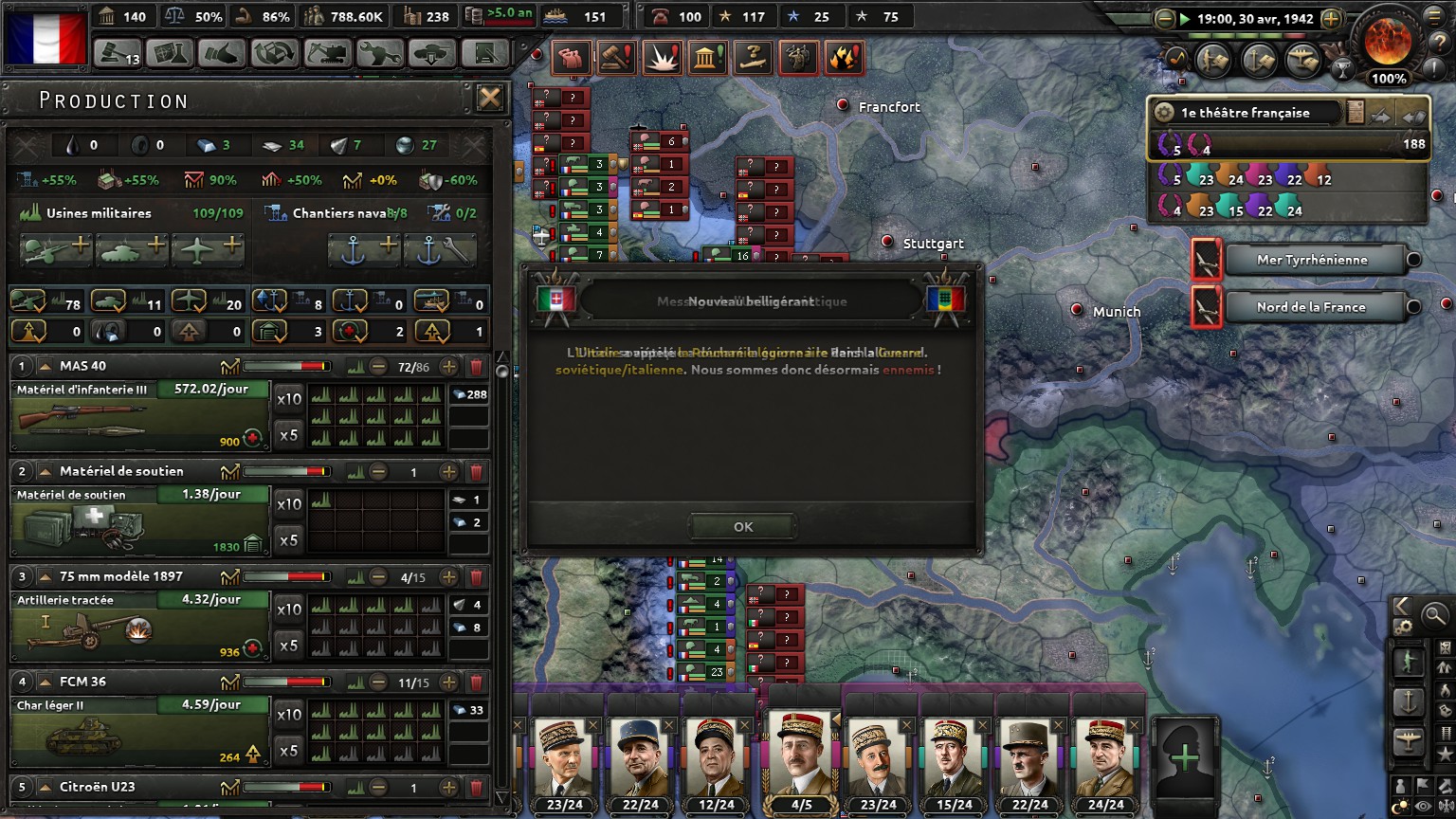
Task: Remove a factory from FCM 36 production
Action: coord(378,682)
